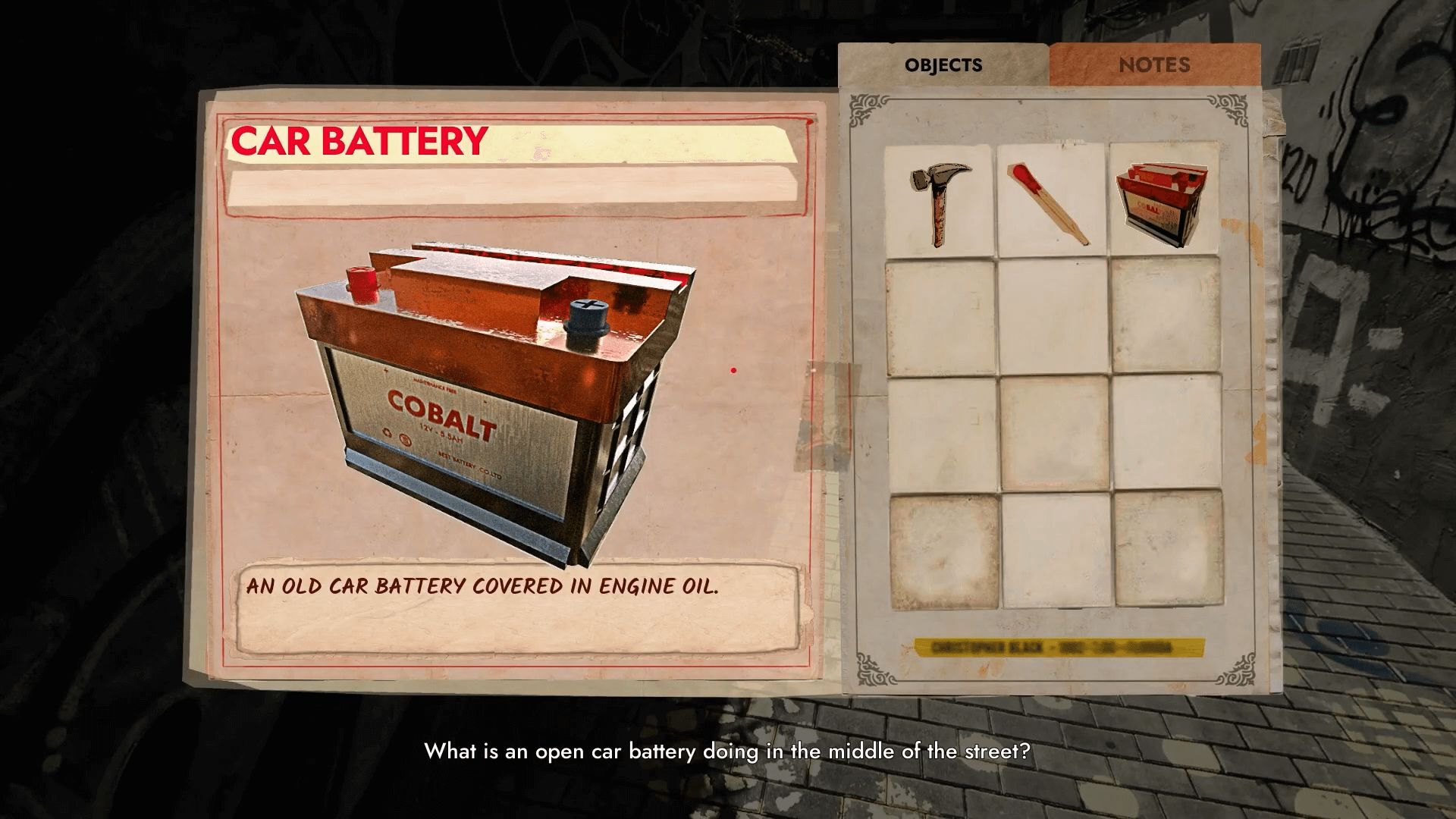The height and width of the screenshot is (819, 1456).
Task: Choose the matchstick inventory slot
Action: 1052,200
